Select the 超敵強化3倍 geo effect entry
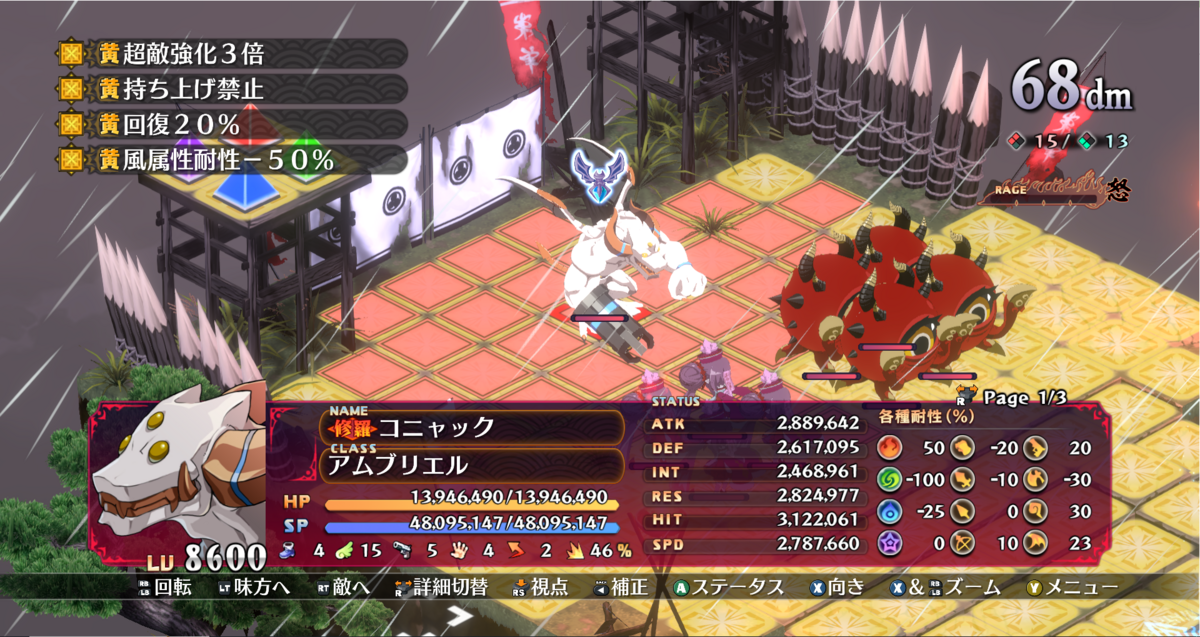The width and height of the screenshot is (1200, 637). pyautogui.click(x=230, y=53)
